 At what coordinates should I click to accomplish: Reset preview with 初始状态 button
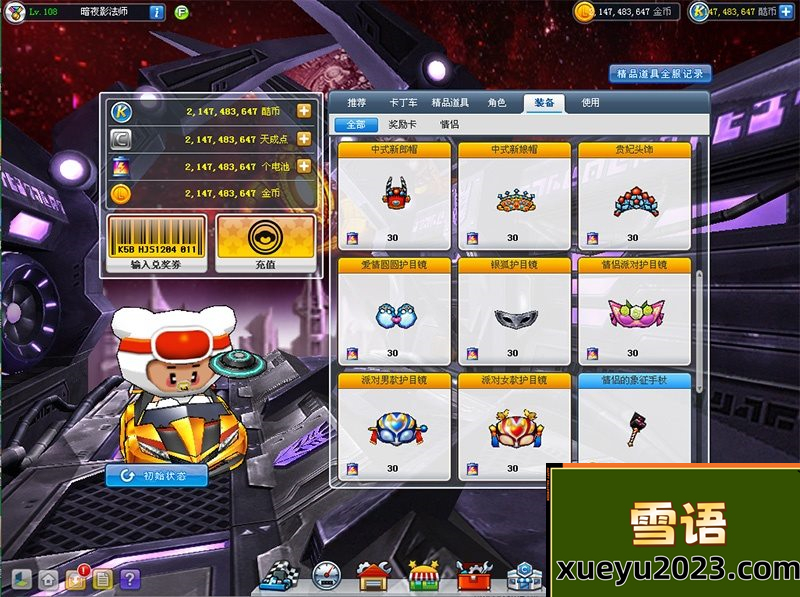tap(157, 476)
